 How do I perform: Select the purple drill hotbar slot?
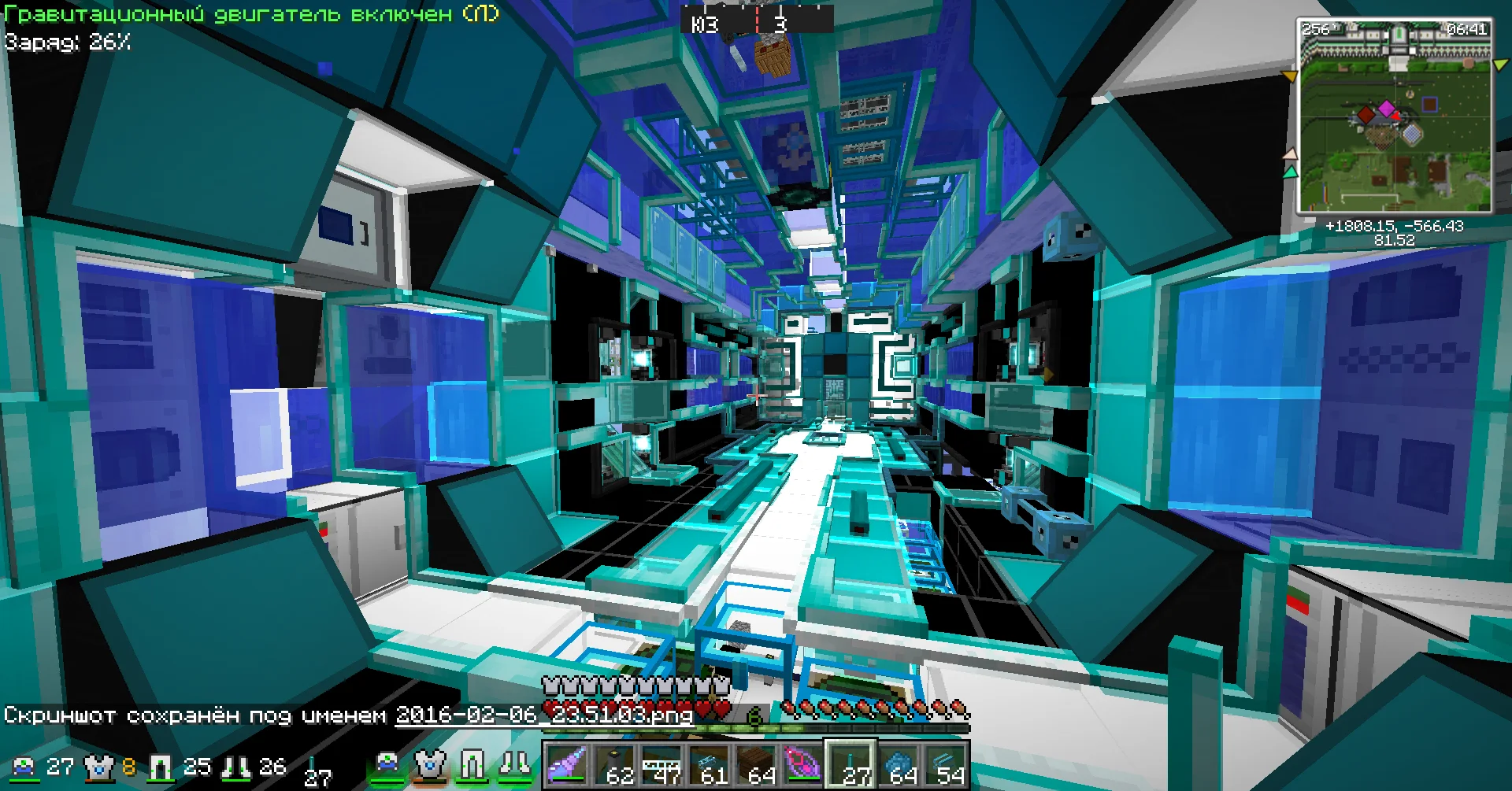565,764
